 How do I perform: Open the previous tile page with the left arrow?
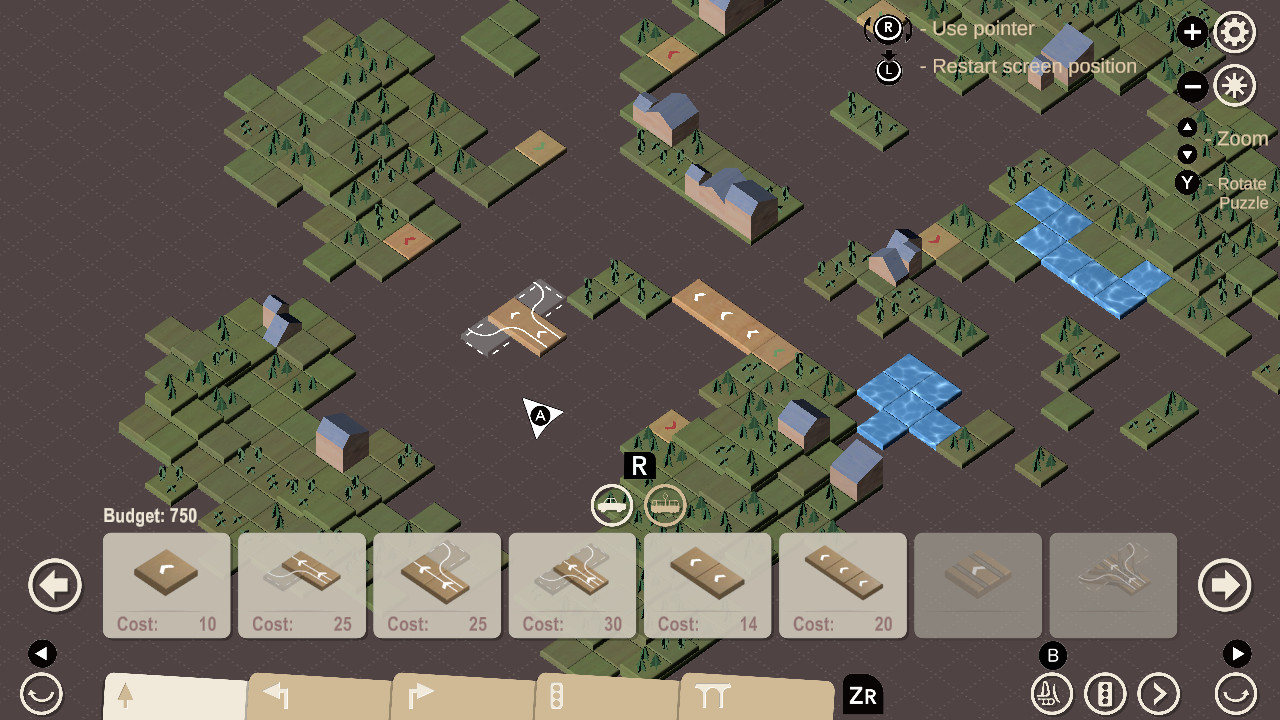(x=55, y=585)
